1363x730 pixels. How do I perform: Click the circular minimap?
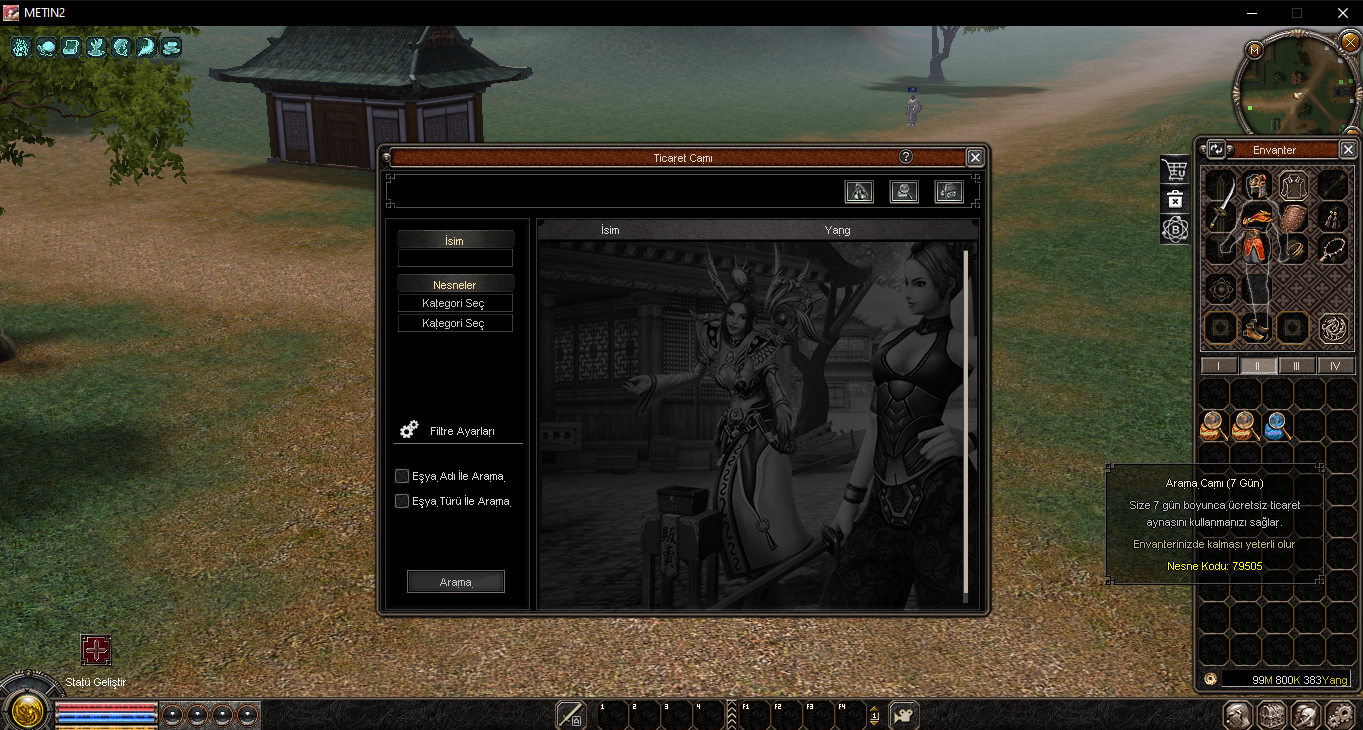coord(1298,84)
